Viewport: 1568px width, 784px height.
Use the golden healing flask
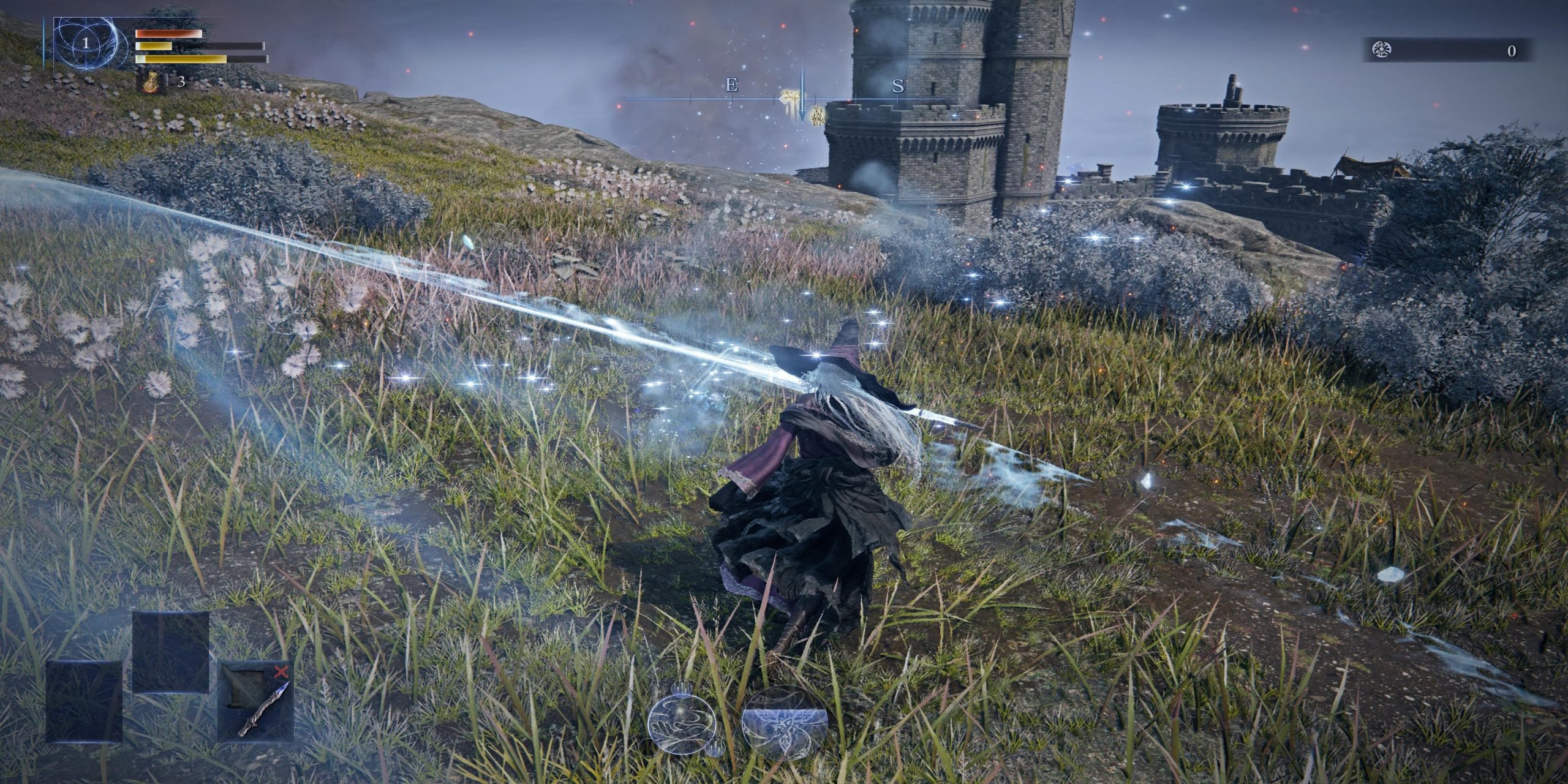[150, 81]
